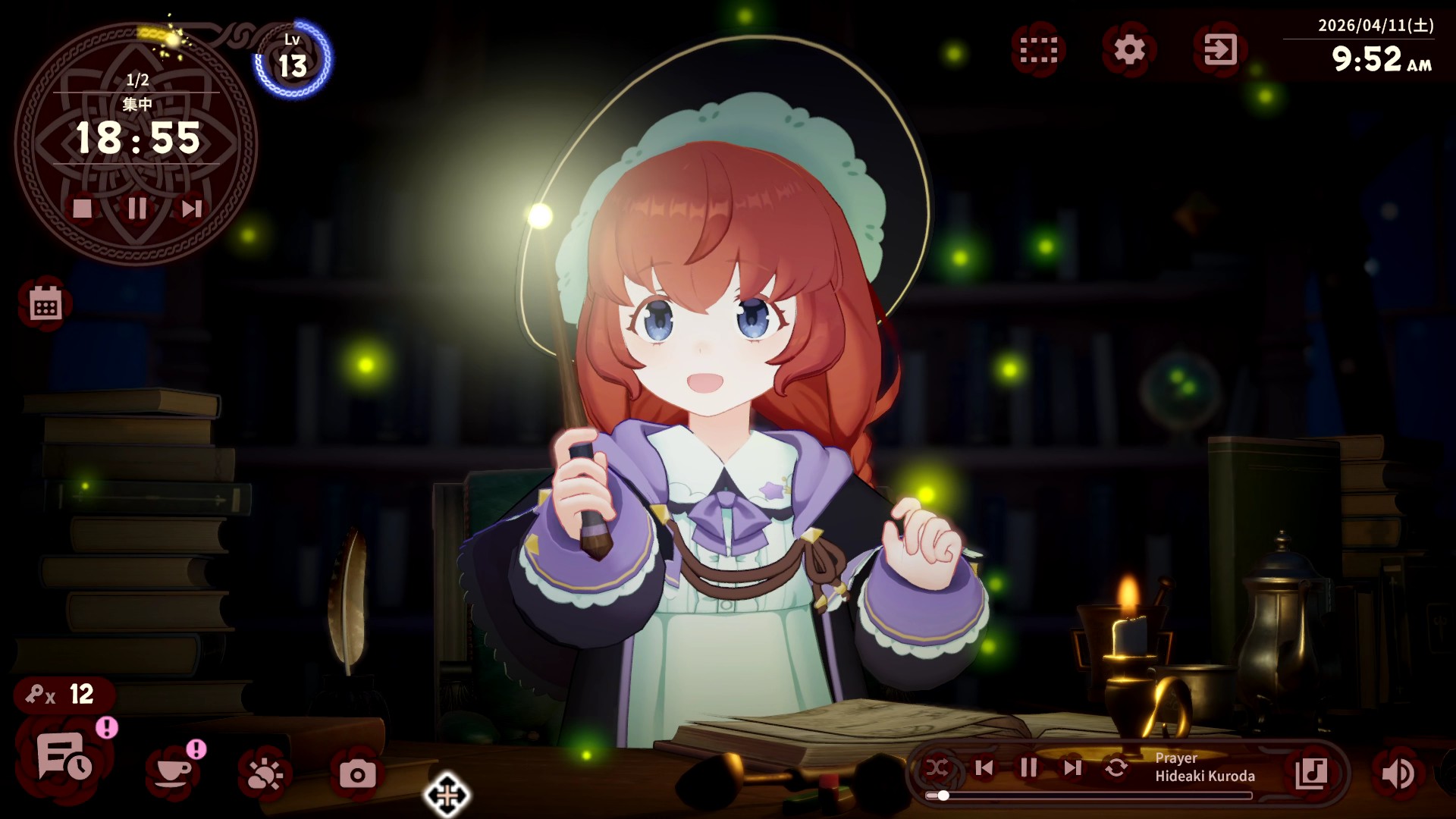The width and height of the screenshot is (1456, 819).
Task: Pause the currently playing song
Action: [x=1028, y=768]
